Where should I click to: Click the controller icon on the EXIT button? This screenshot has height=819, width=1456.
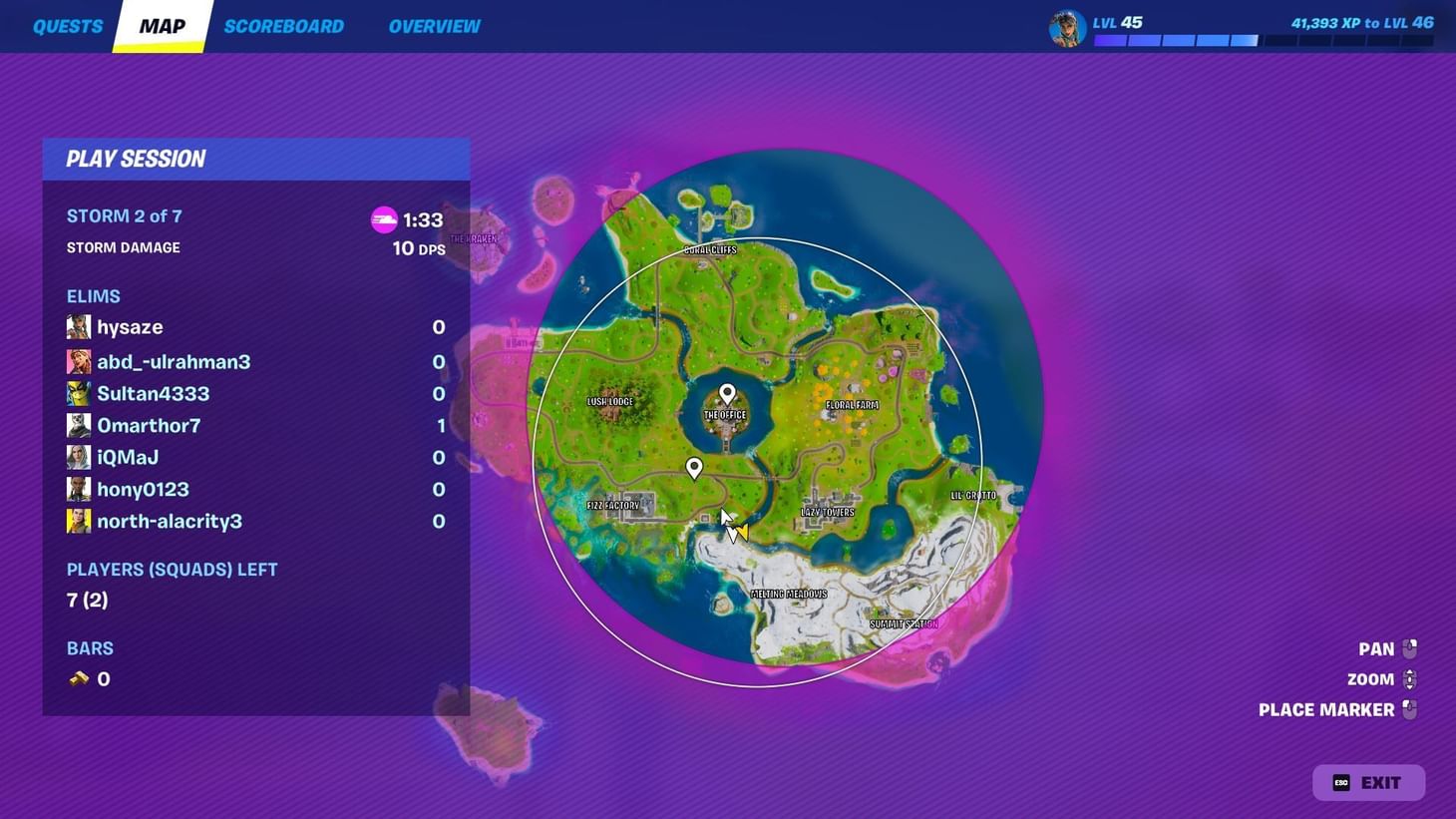pos(1339,782)
